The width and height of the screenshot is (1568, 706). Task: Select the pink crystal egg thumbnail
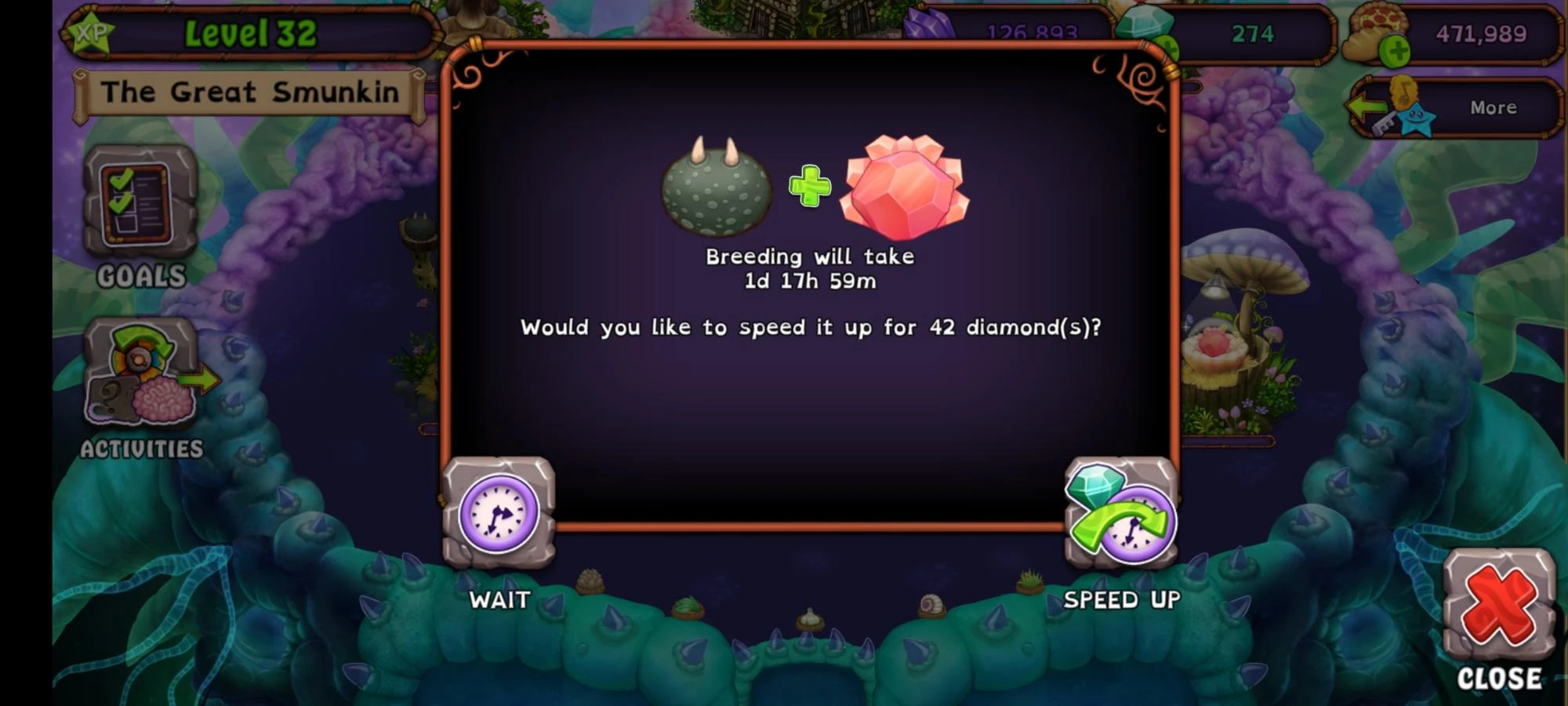(902, 187)
